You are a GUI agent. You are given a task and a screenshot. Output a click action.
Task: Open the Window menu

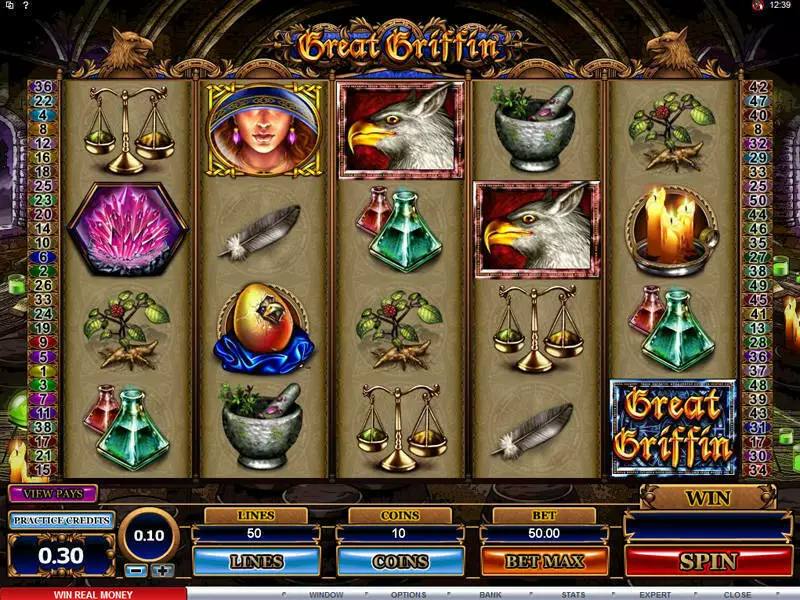[325, 594]
